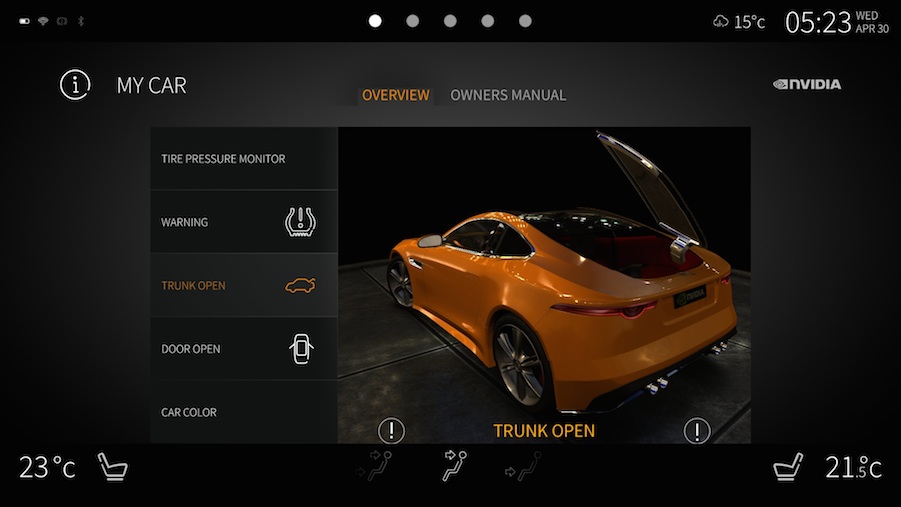Select the center airflow direction icon

[x=458, y=466]
